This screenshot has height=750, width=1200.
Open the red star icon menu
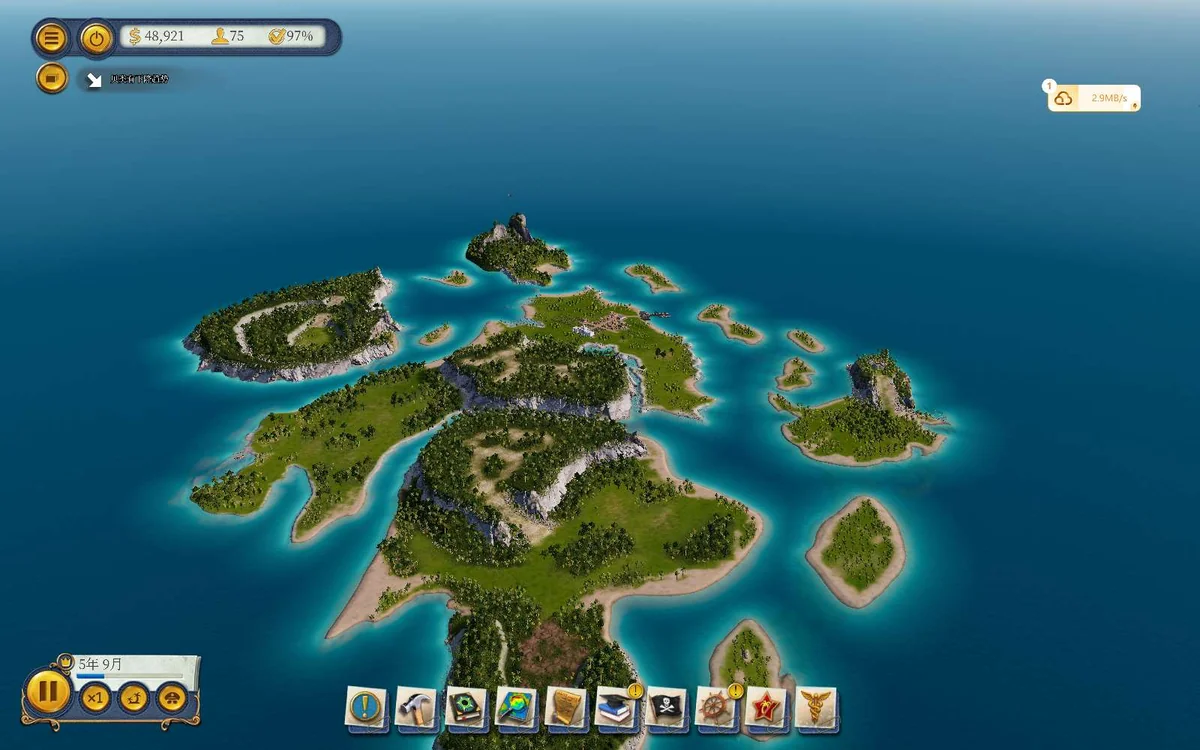click(x=766, y=707)
